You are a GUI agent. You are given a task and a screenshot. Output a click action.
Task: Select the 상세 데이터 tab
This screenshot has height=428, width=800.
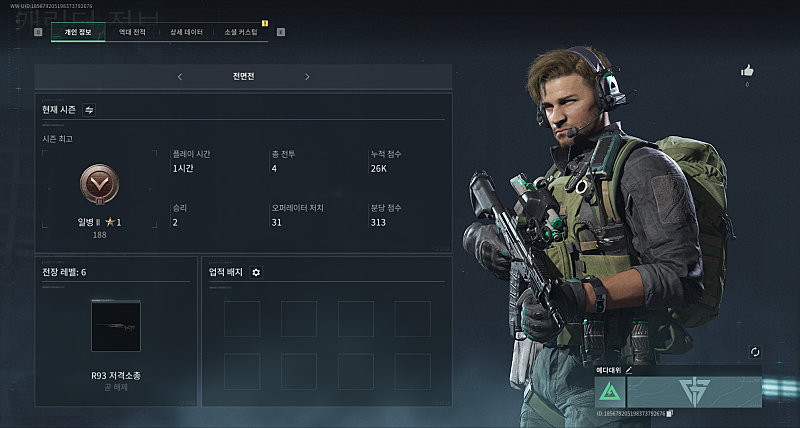click(186, 32)
